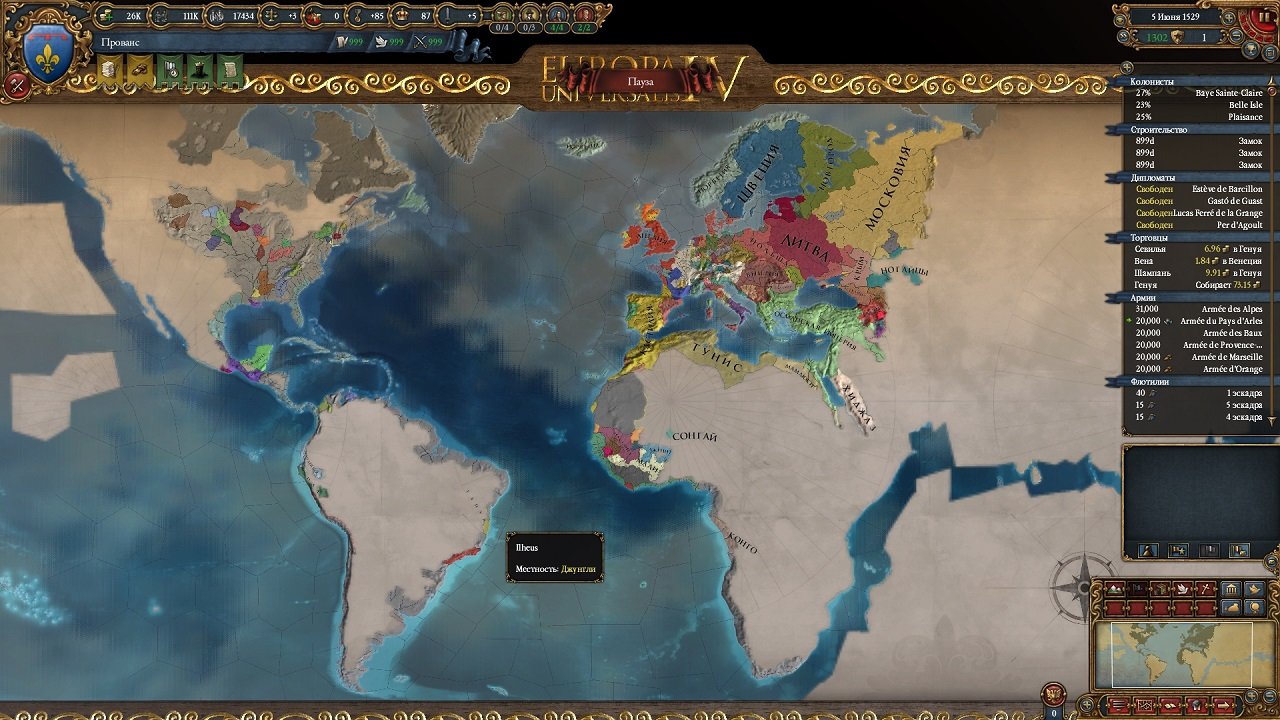The image size is (1280, 720).
Task: Select the diplomatic mapmode dove icon
Action: coord(1182,588)
